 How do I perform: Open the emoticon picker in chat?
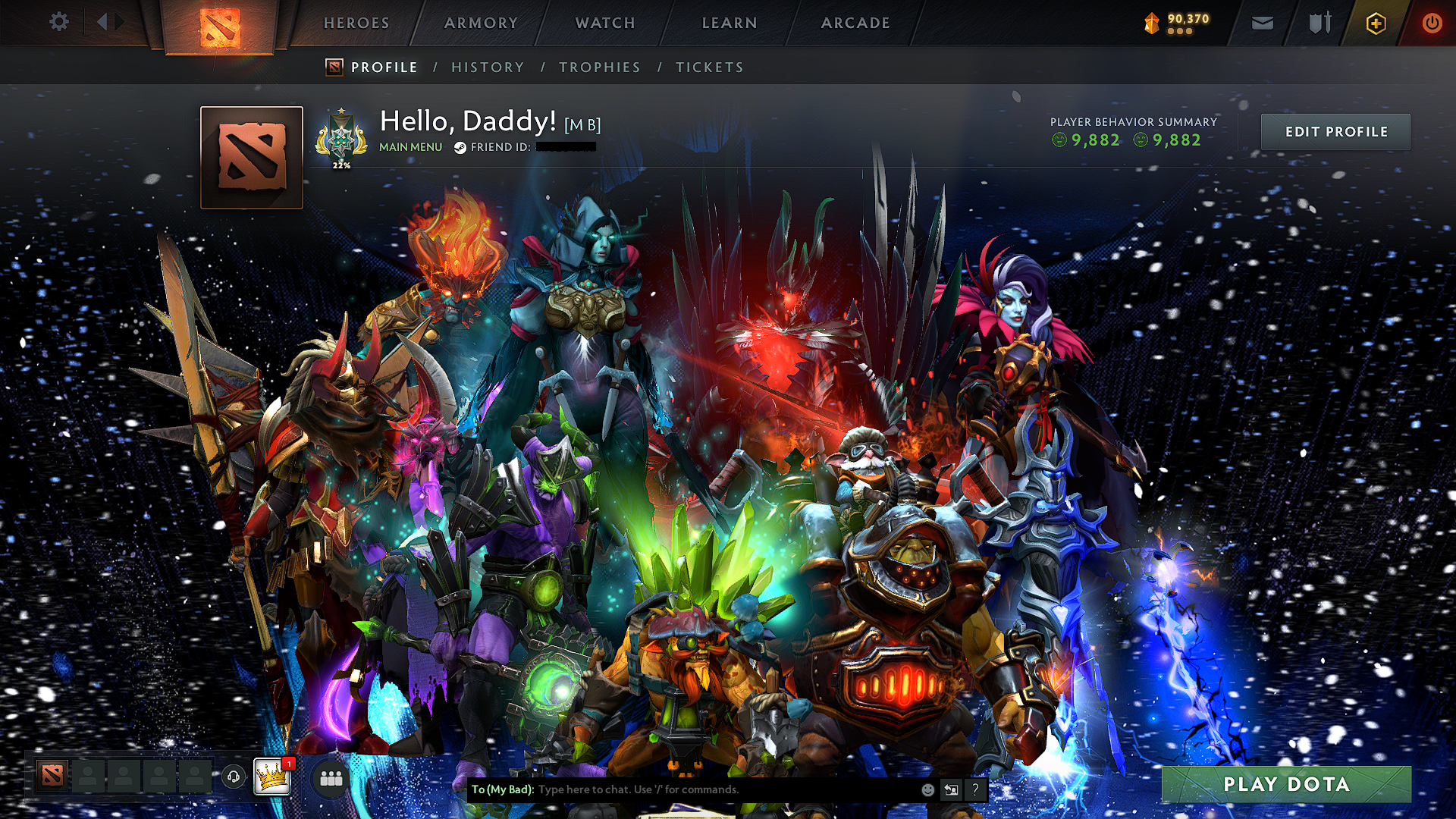click(927, 789)
